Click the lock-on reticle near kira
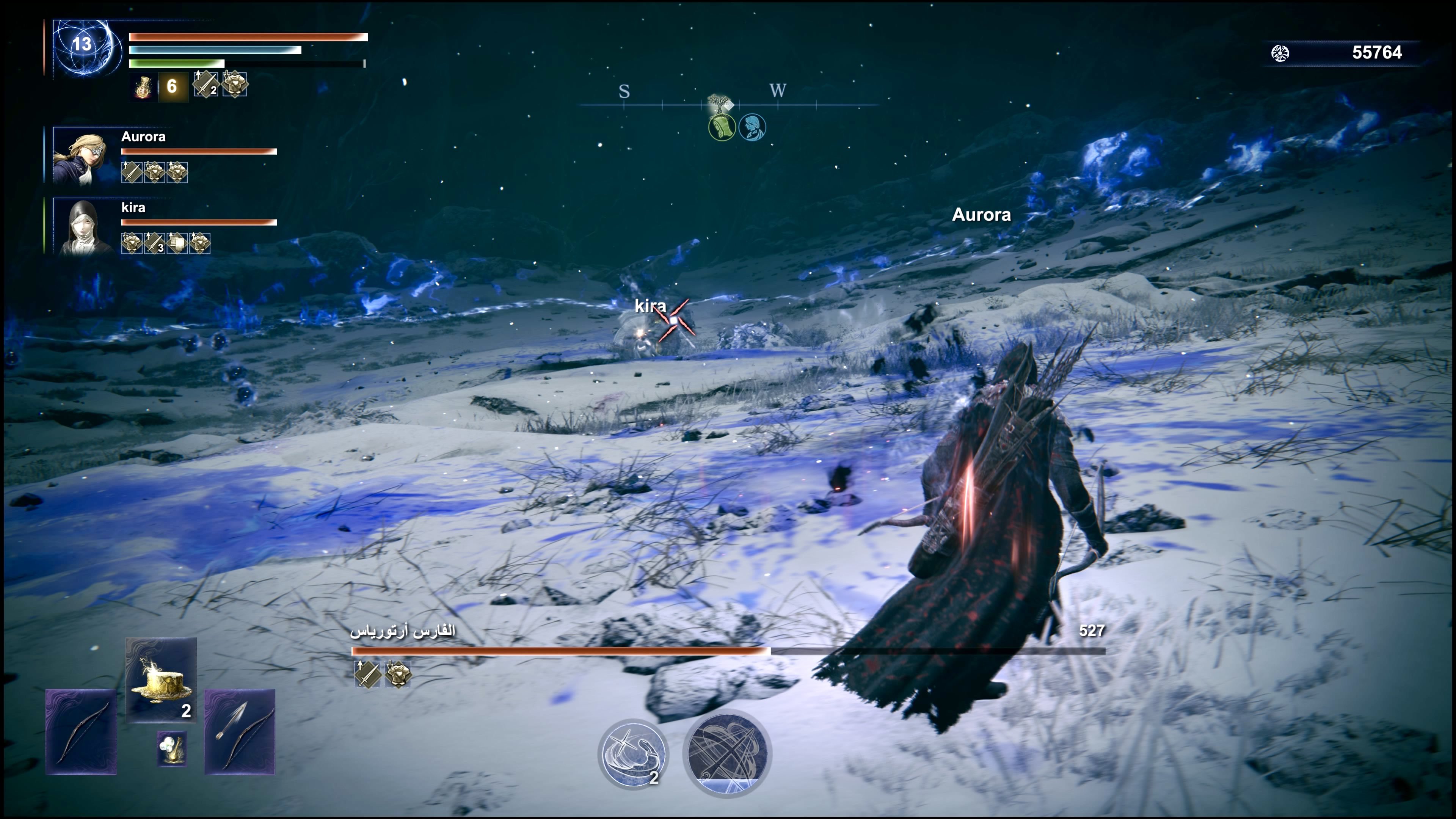This screenshot has width=1456, height=819. click(x=674, y=320)
